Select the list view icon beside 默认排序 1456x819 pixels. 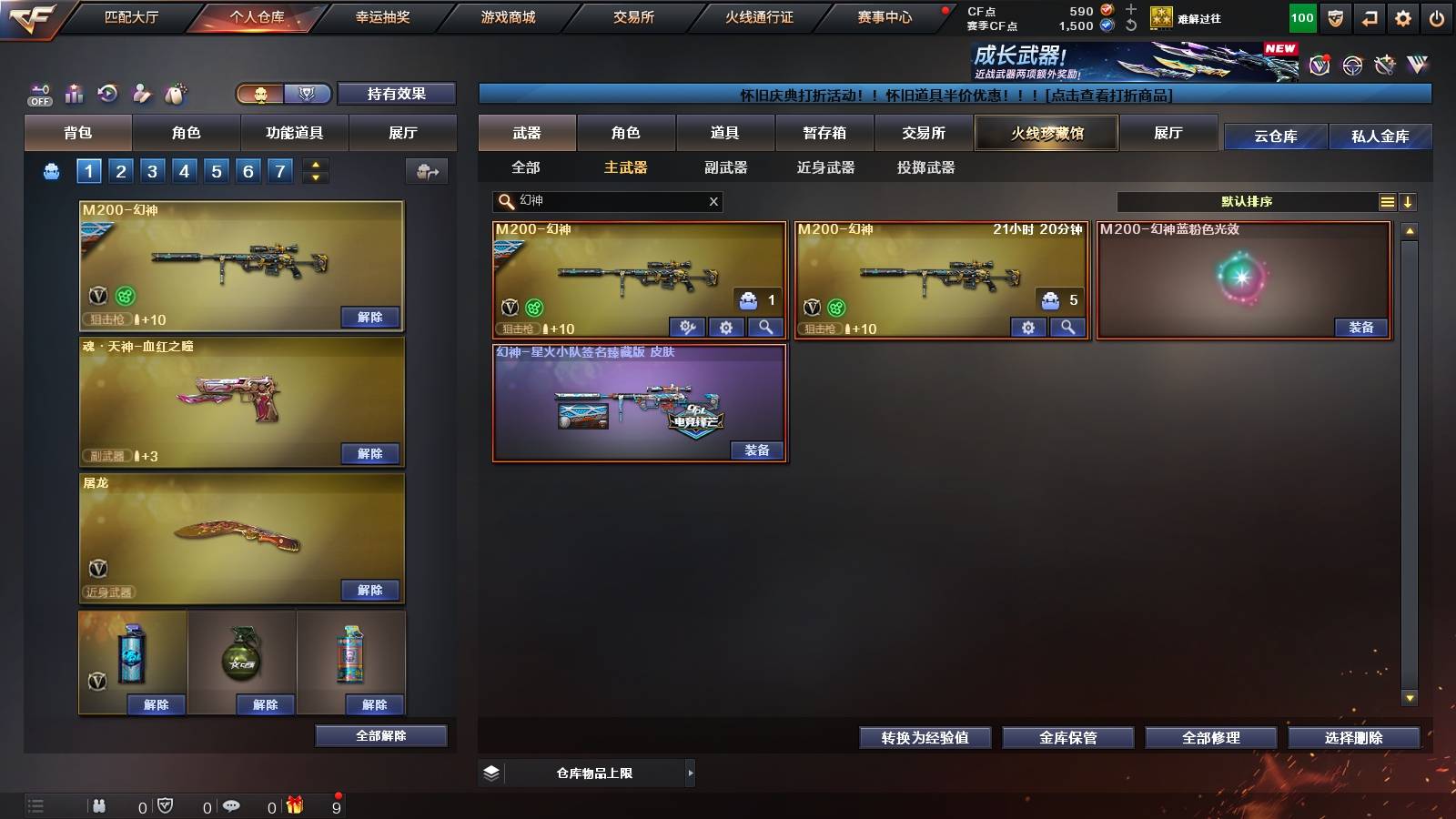point(1387,202)
